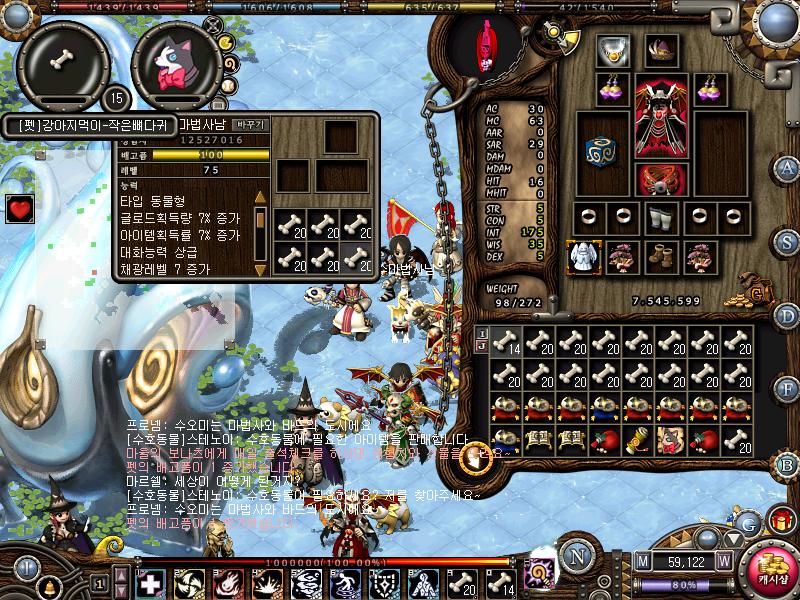Select the husky pet portrait
The height and width of the screenshot is (600, 800).
(176, 65)
